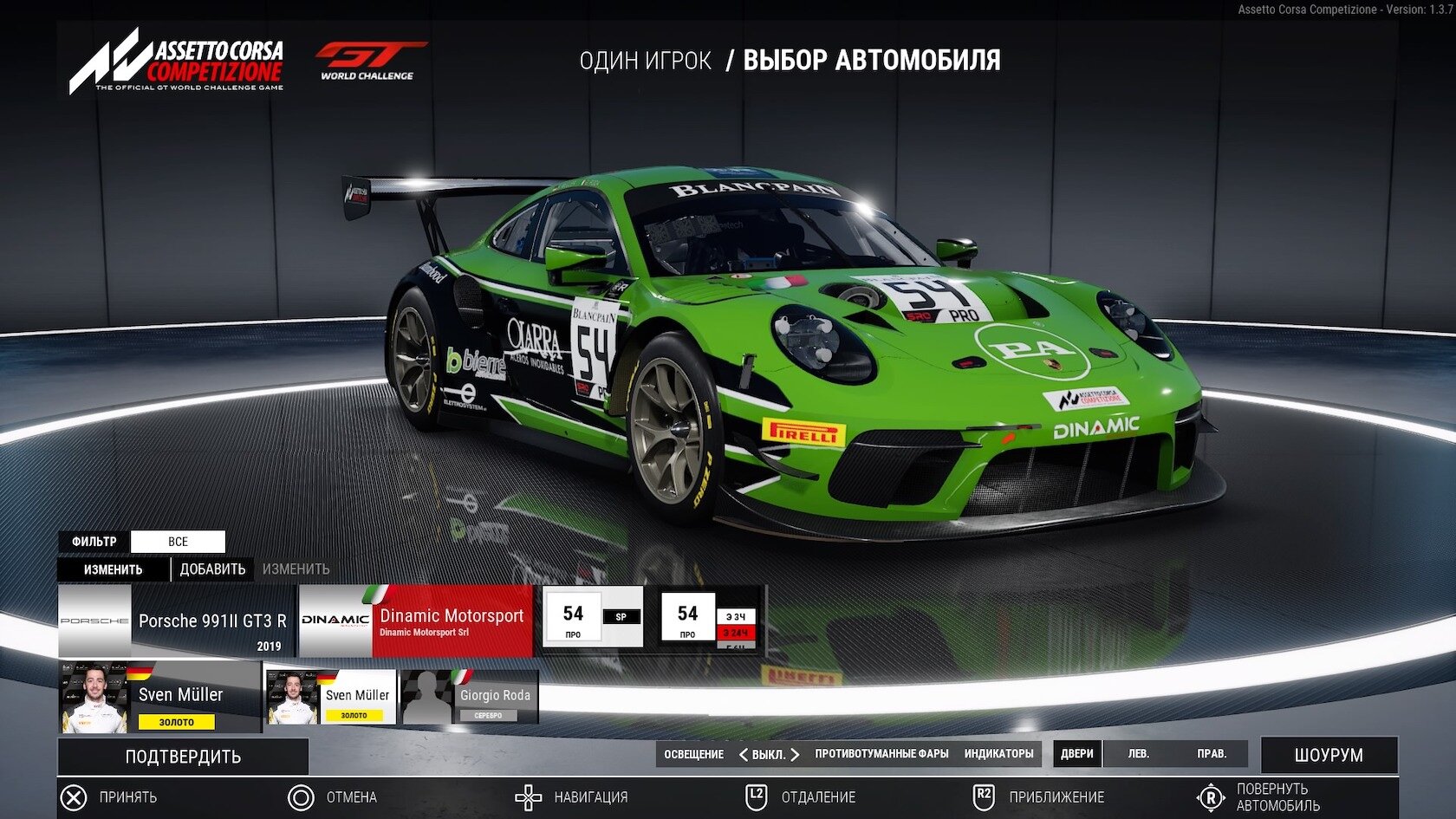Select the Dinamic Motorsport team tile
Screen dimensions: 1456x819
[416, 621]
